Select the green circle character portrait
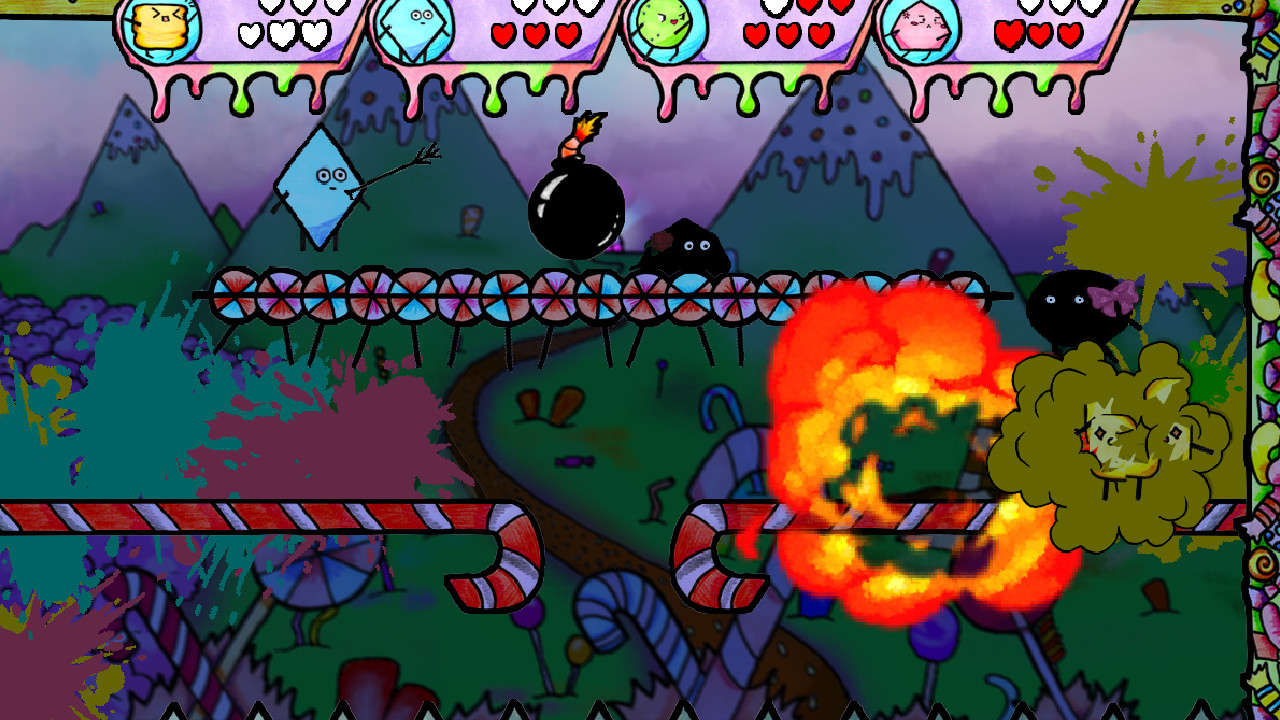The width and height of the screenshot is (1280, 720). point(665,25)
